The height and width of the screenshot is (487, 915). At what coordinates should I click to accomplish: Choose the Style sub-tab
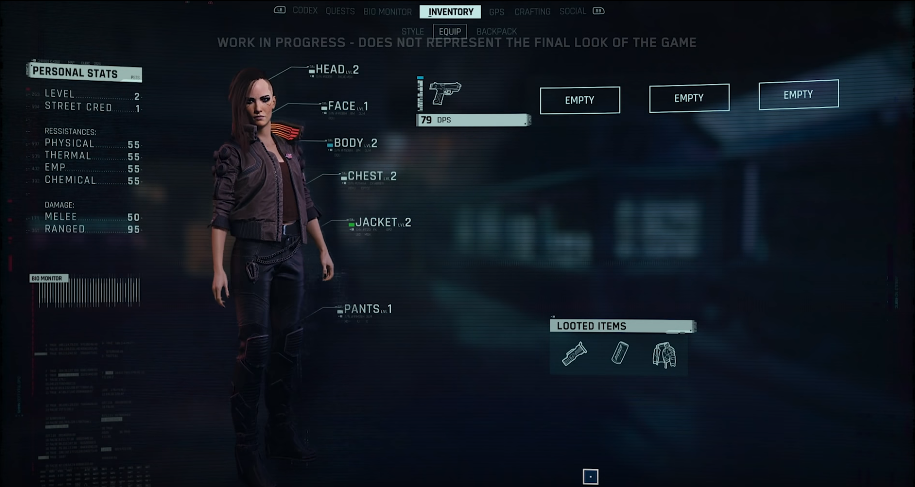tap(412, 32)
